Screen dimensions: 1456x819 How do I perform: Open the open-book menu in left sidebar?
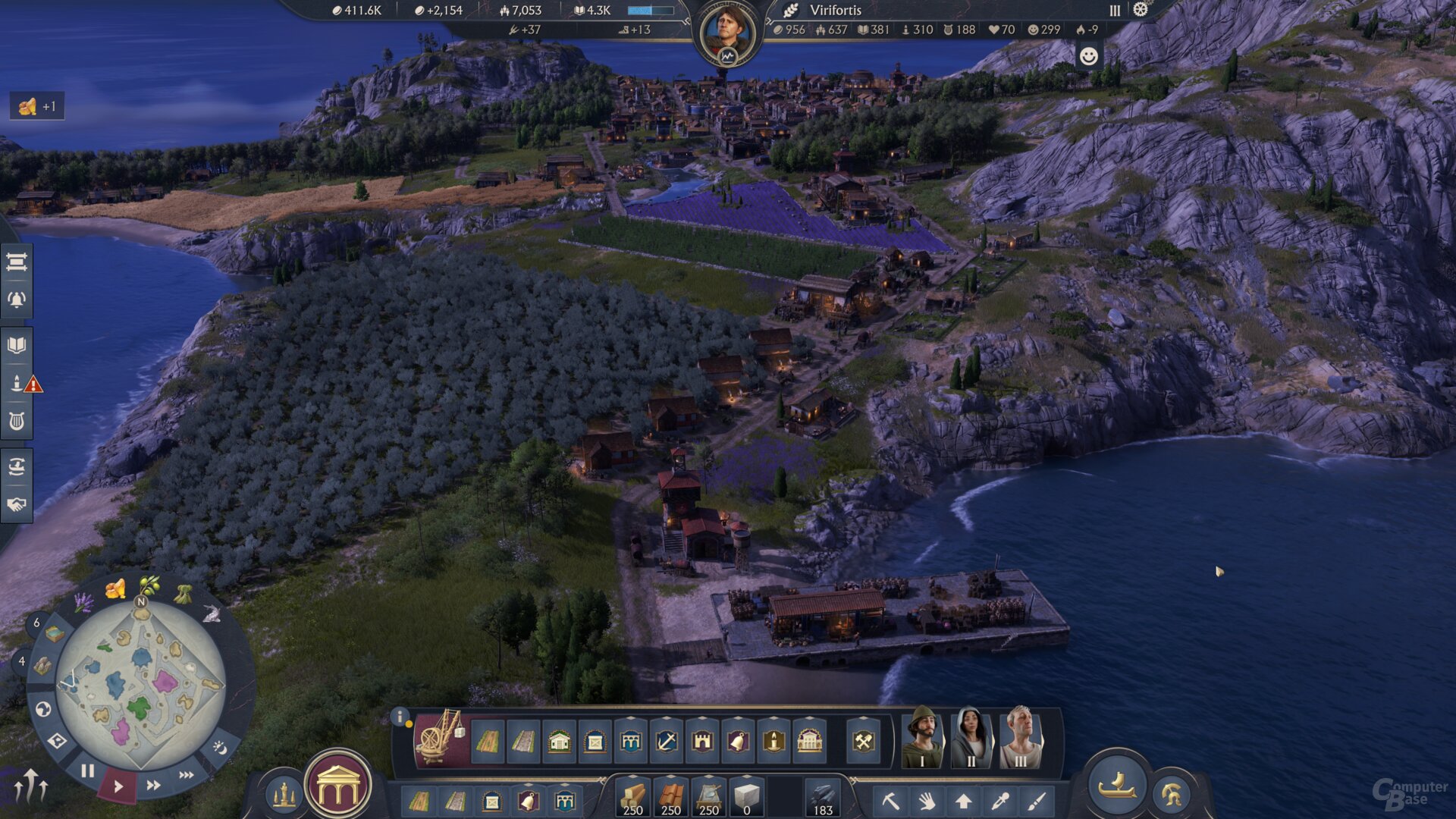[x=17, y=346]
